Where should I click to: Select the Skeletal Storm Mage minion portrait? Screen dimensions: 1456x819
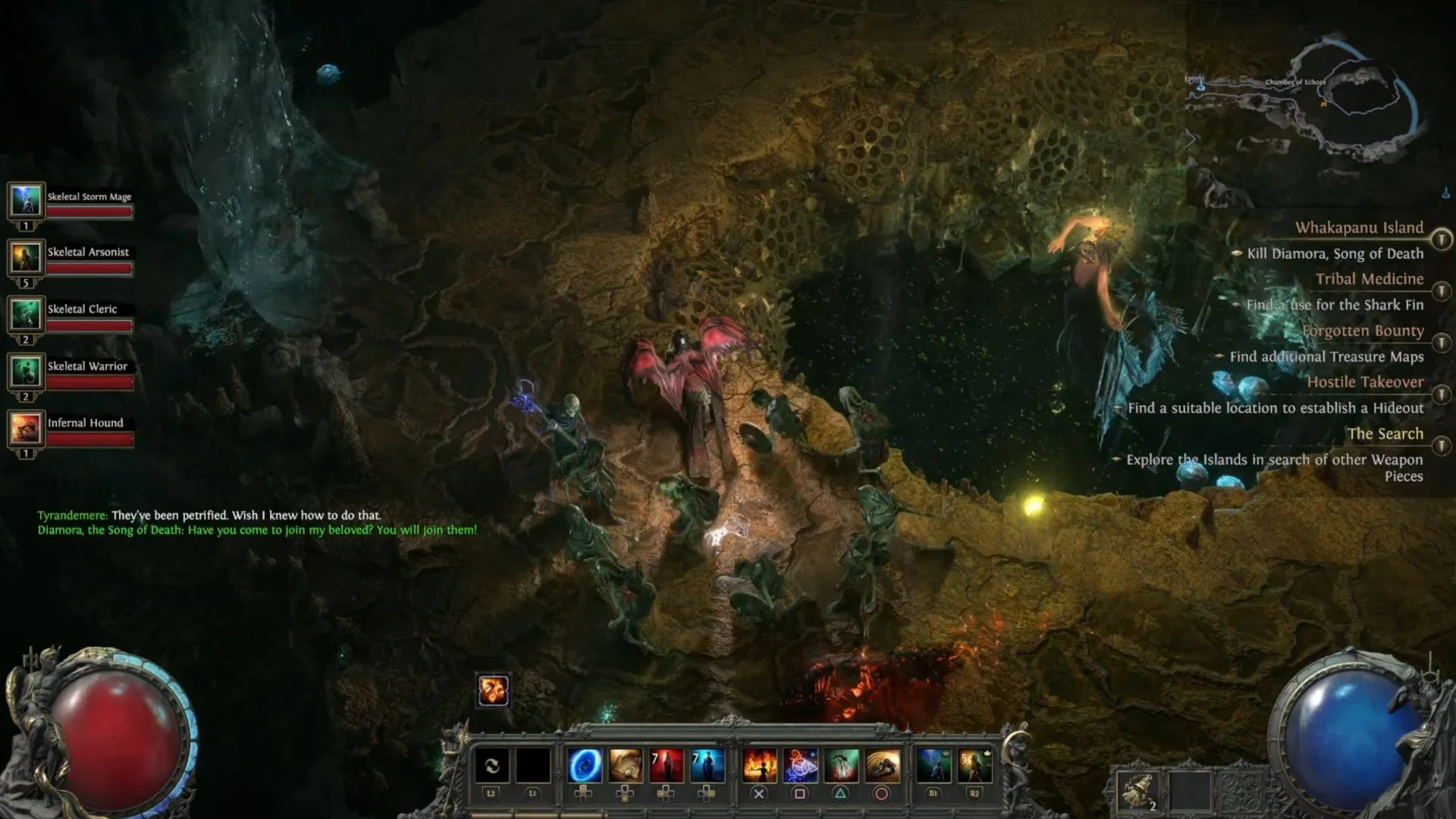click(x=27, y=201)
